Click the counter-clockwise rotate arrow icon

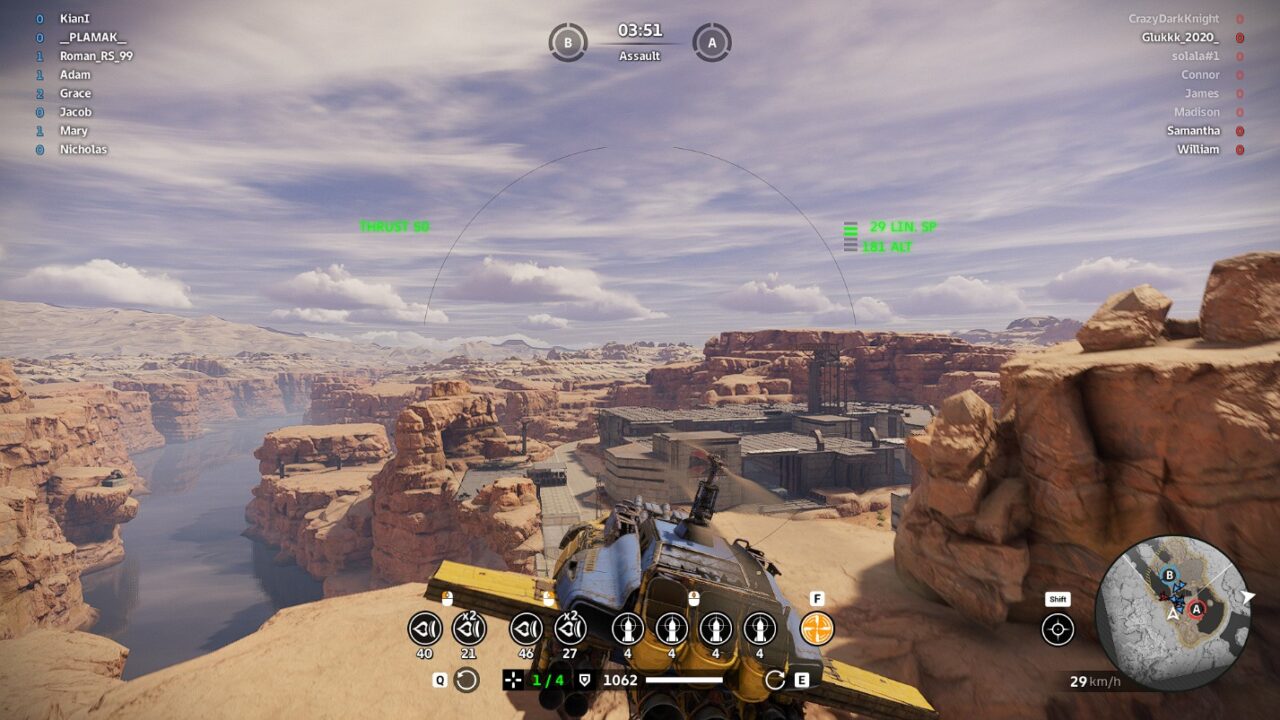(466, 681)
